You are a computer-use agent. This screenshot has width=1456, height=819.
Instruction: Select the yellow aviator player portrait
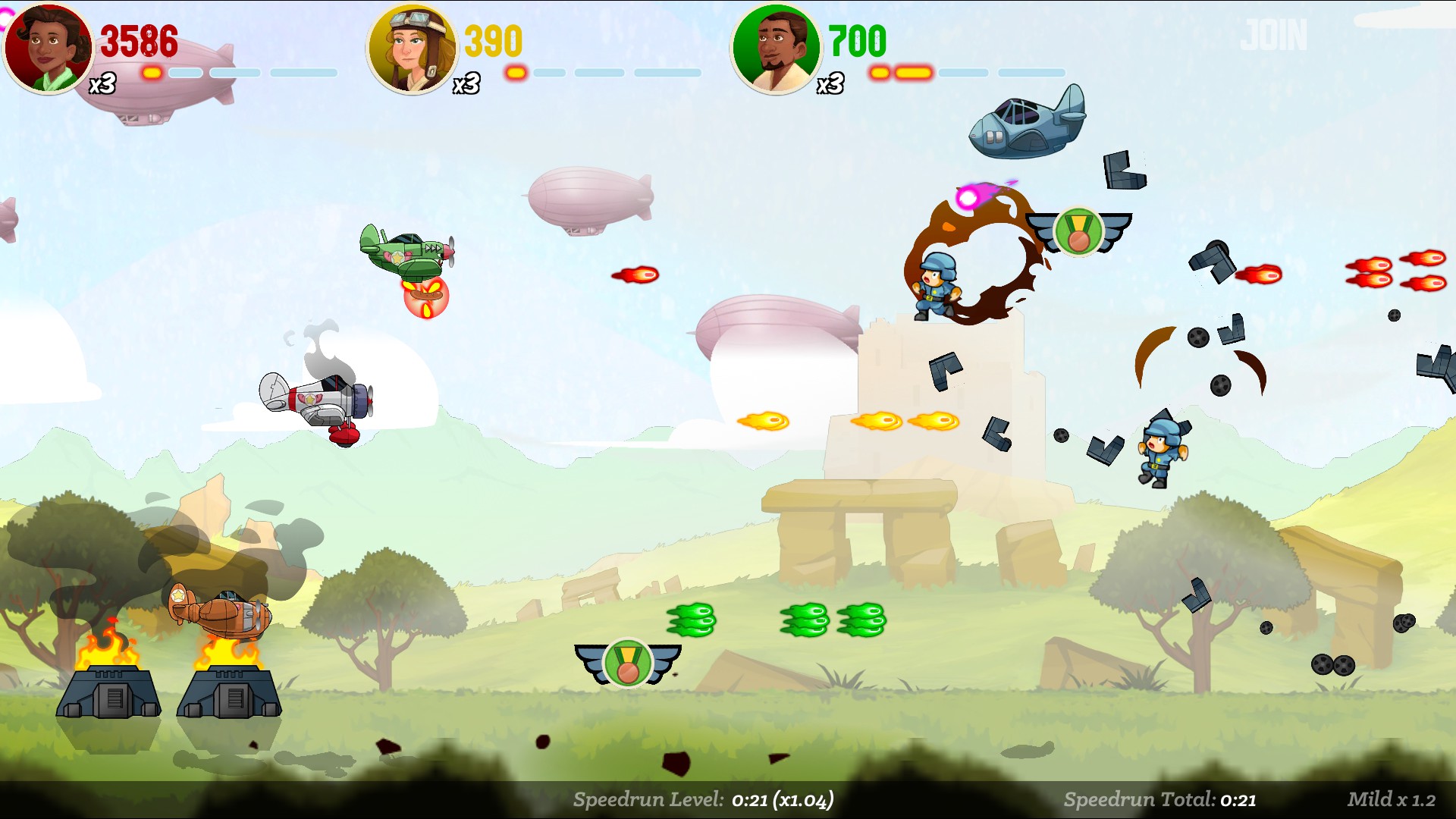coord(412,49)
